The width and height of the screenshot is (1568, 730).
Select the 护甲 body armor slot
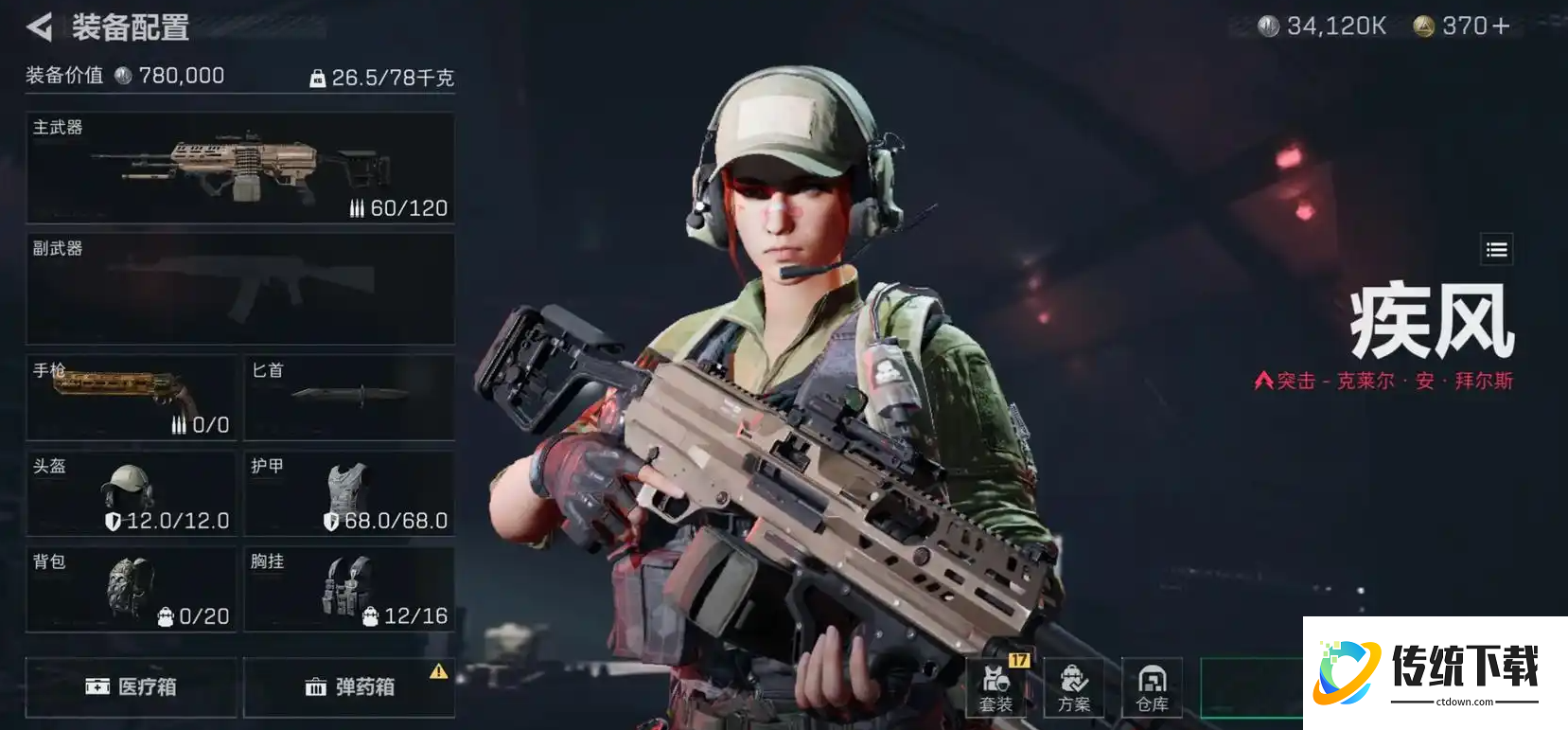349,493
